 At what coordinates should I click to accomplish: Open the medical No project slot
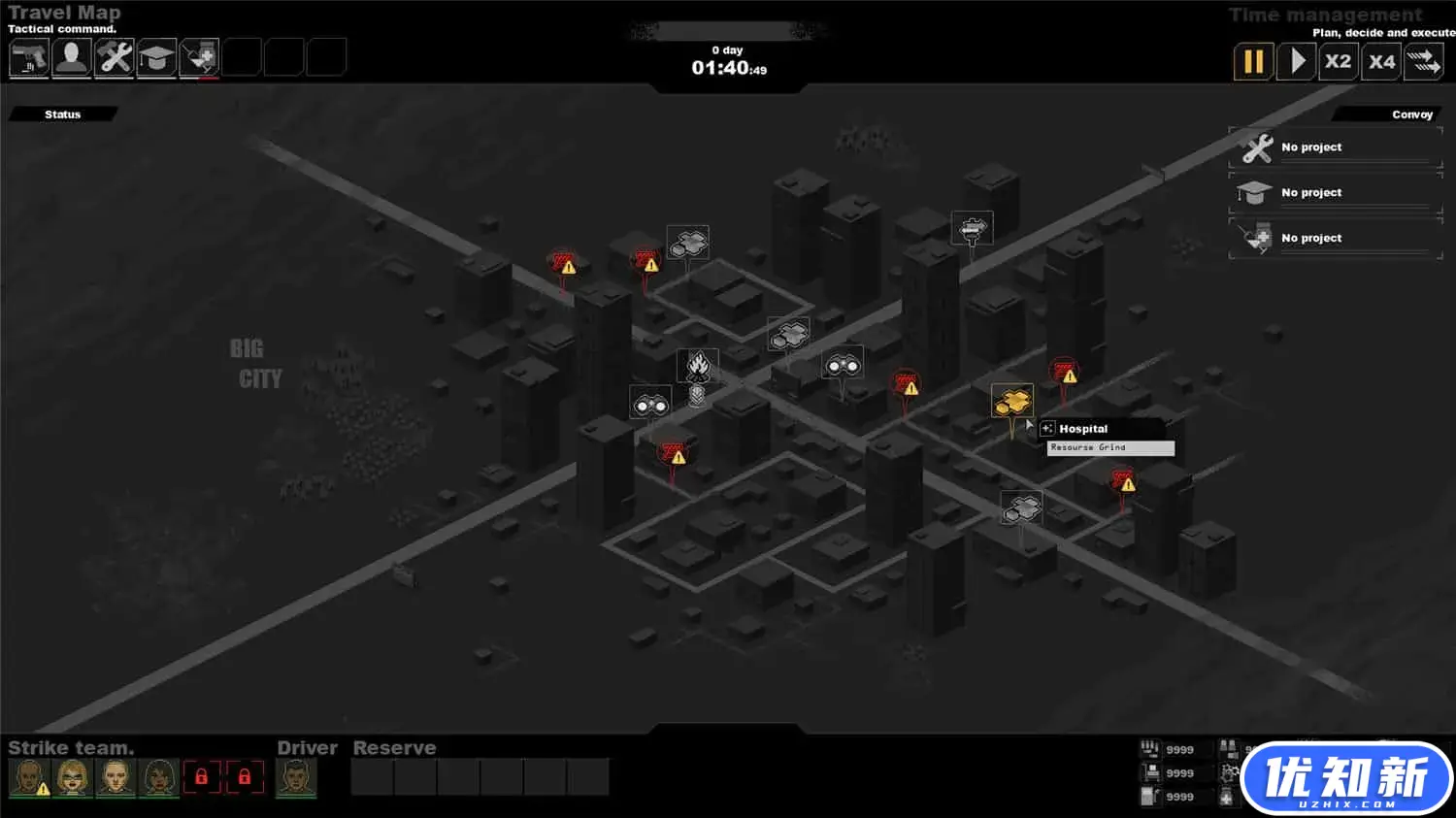coord(1335,238)
